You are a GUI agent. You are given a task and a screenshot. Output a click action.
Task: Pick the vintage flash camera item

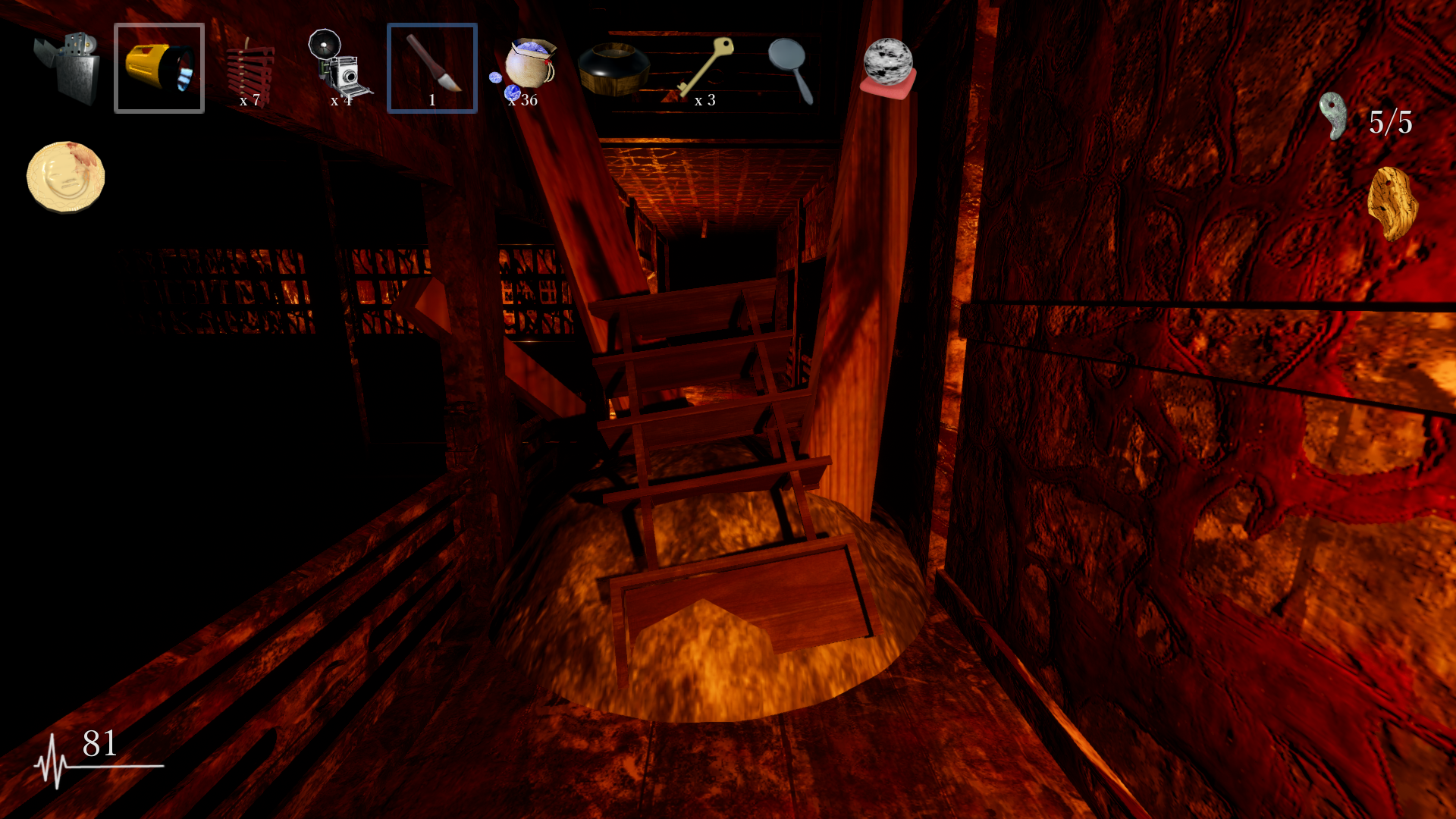[340, 67]
